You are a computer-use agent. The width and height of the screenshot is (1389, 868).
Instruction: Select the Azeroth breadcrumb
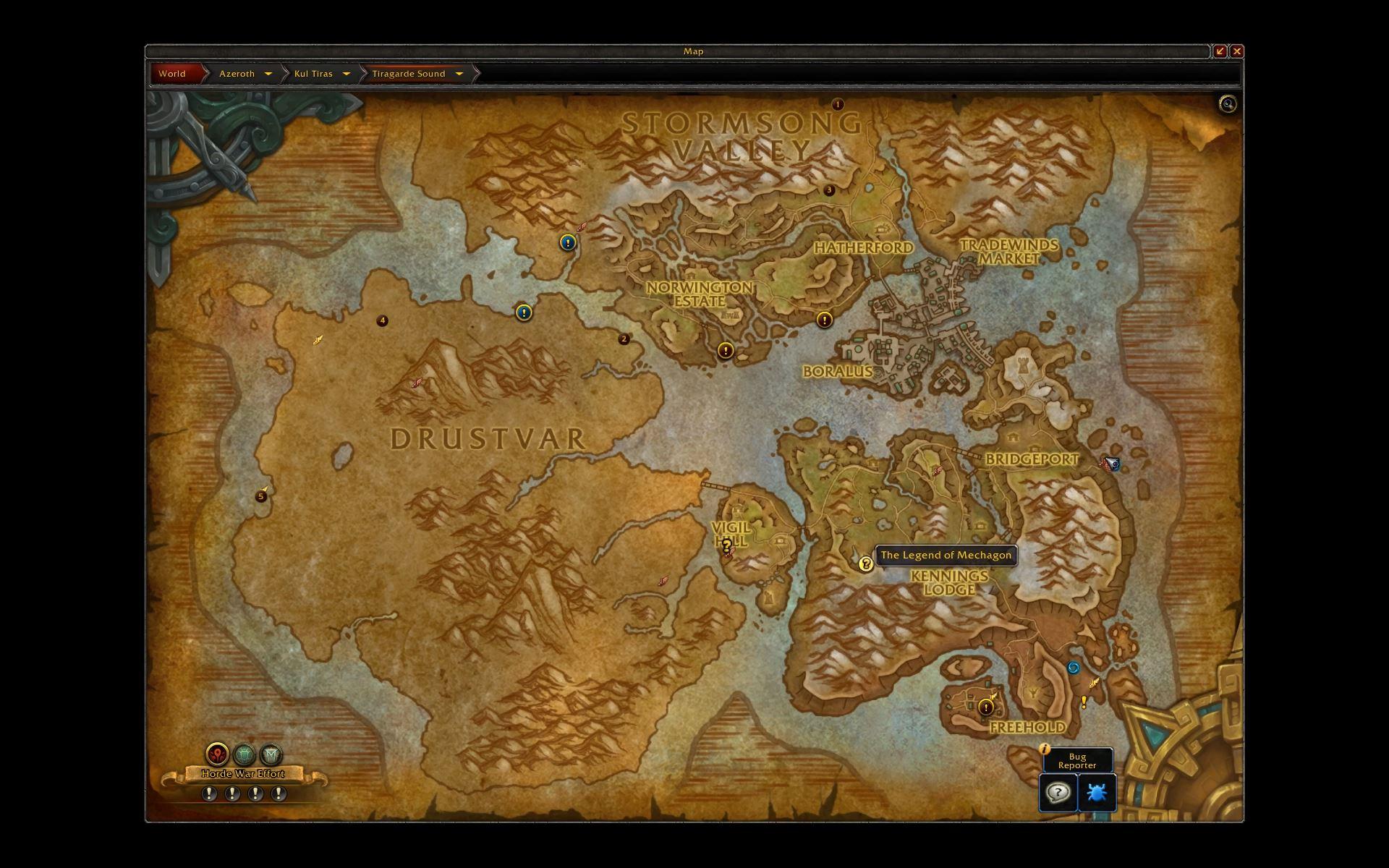[237, 74]
